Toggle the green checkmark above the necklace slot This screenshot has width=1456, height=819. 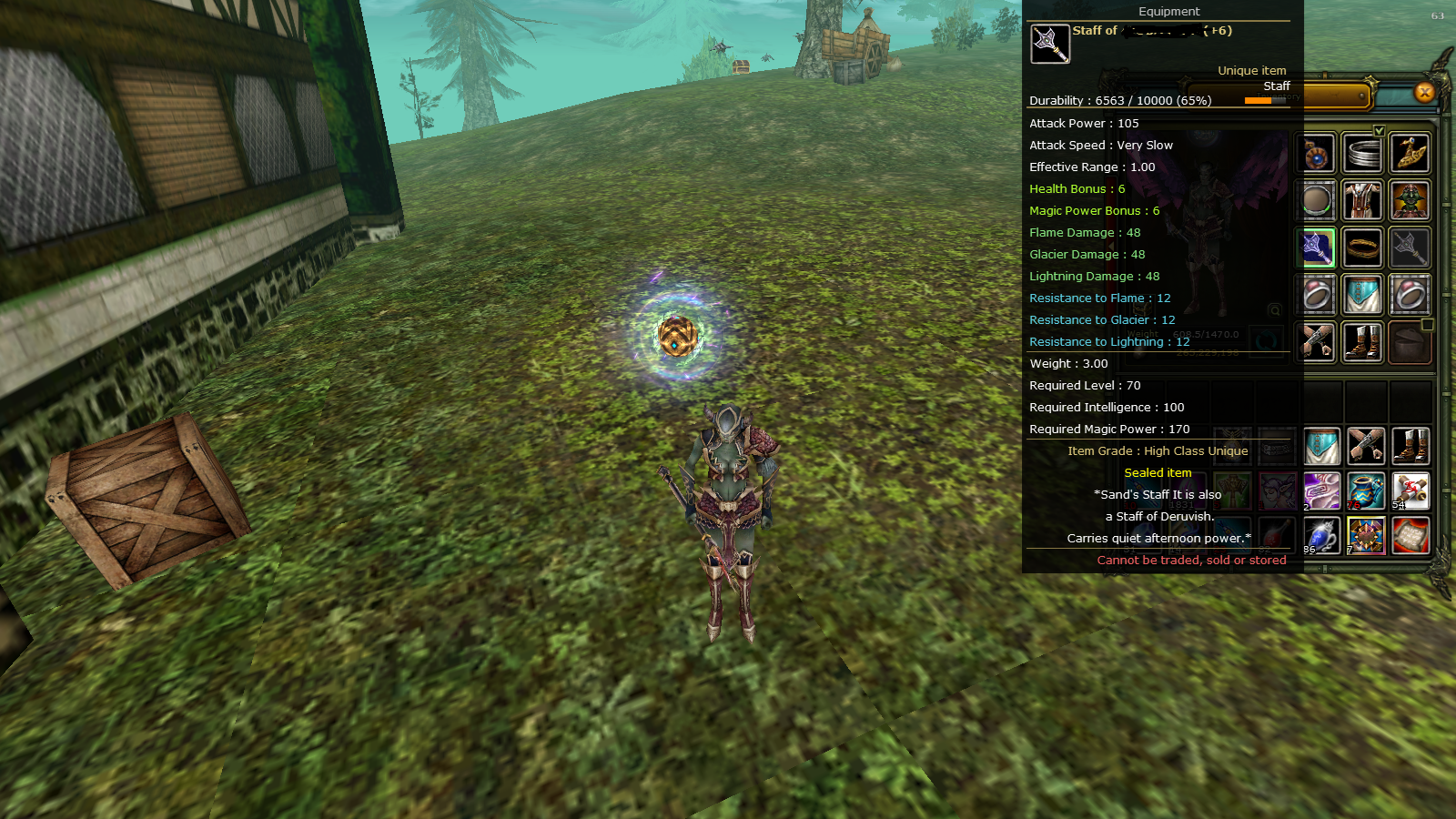coord(1379,131)
